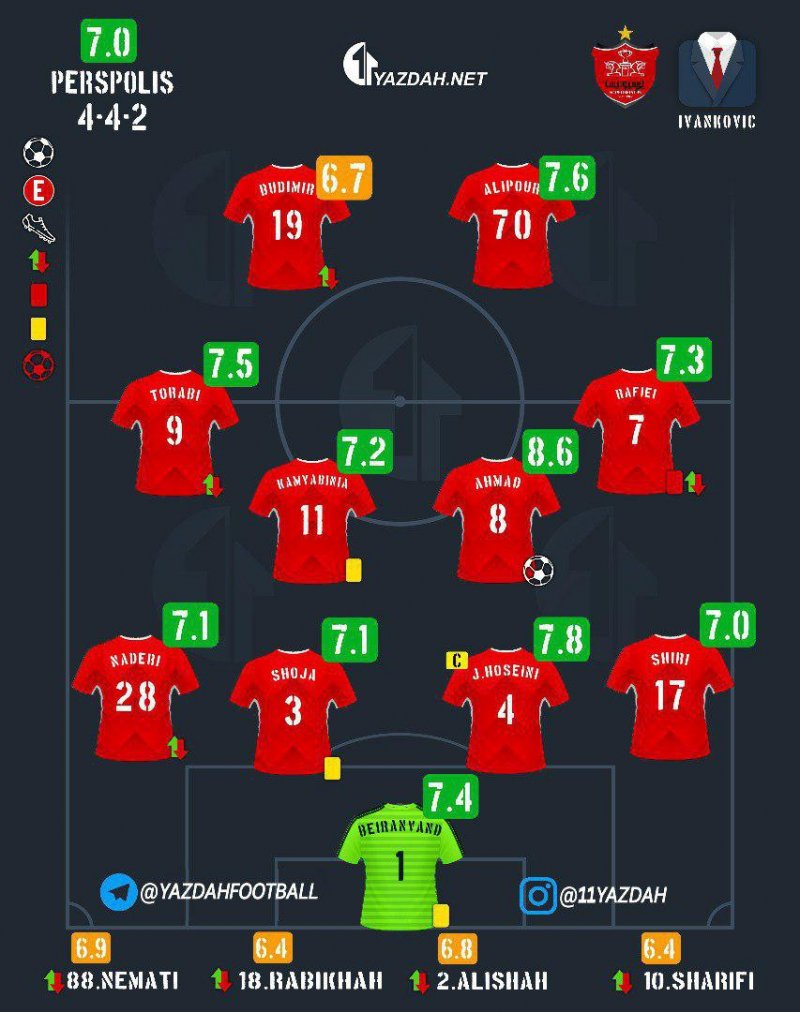Choose Torabi's number 9 shirt
The height and width of the screenshot is (1012, 800).
175,430
